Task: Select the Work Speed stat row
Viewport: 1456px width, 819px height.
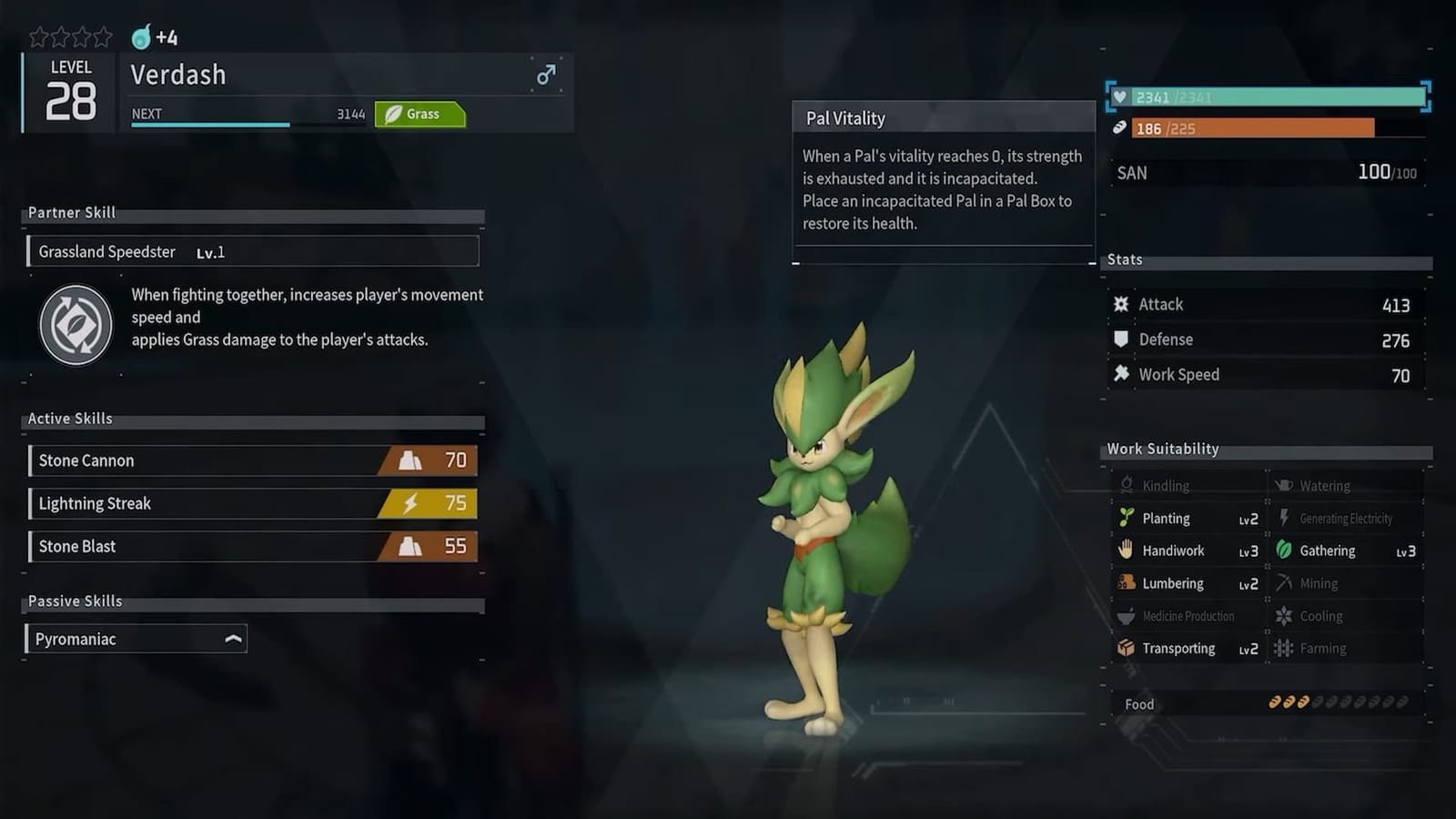Action: 1265,375
